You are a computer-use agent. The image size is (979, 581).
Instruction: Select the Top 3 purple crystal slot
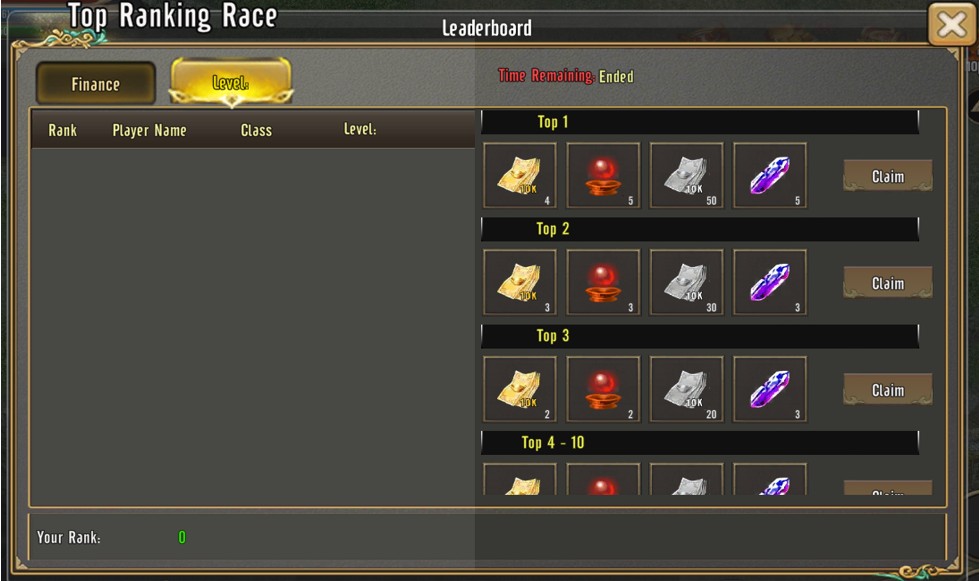click(770, 390)
